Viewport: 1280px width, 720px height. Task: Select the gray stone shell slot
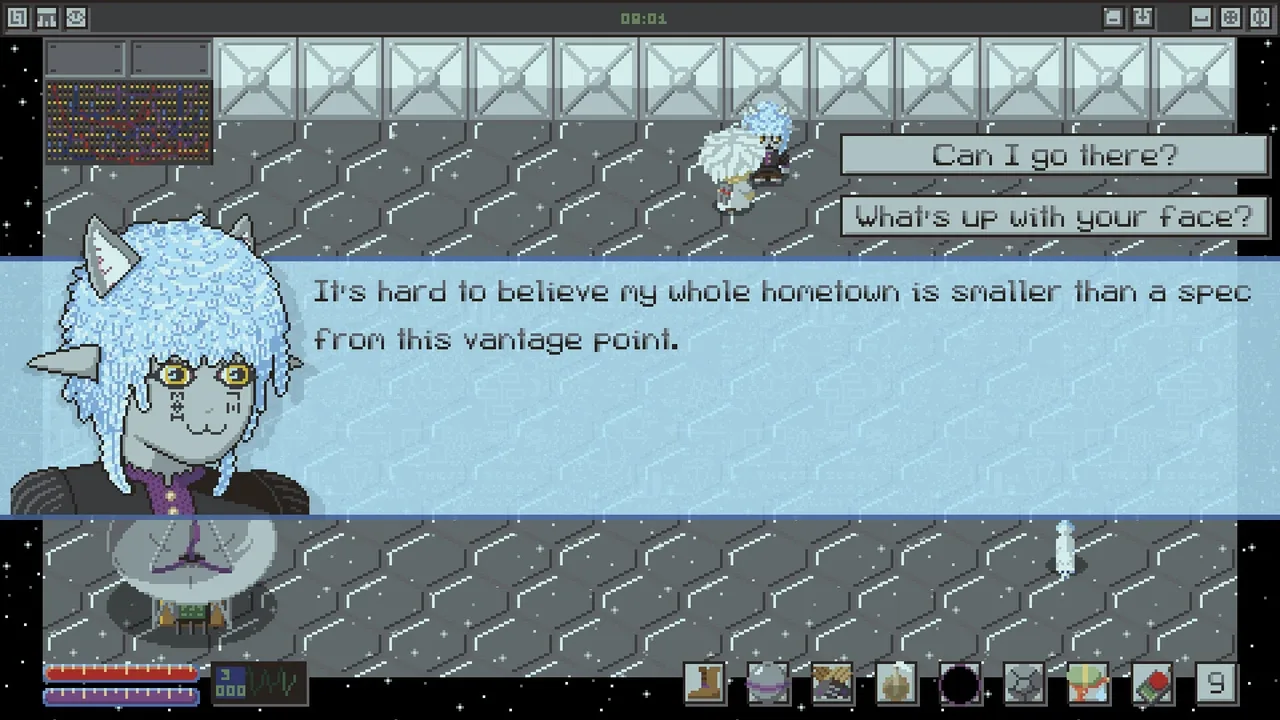[1024, 684]
